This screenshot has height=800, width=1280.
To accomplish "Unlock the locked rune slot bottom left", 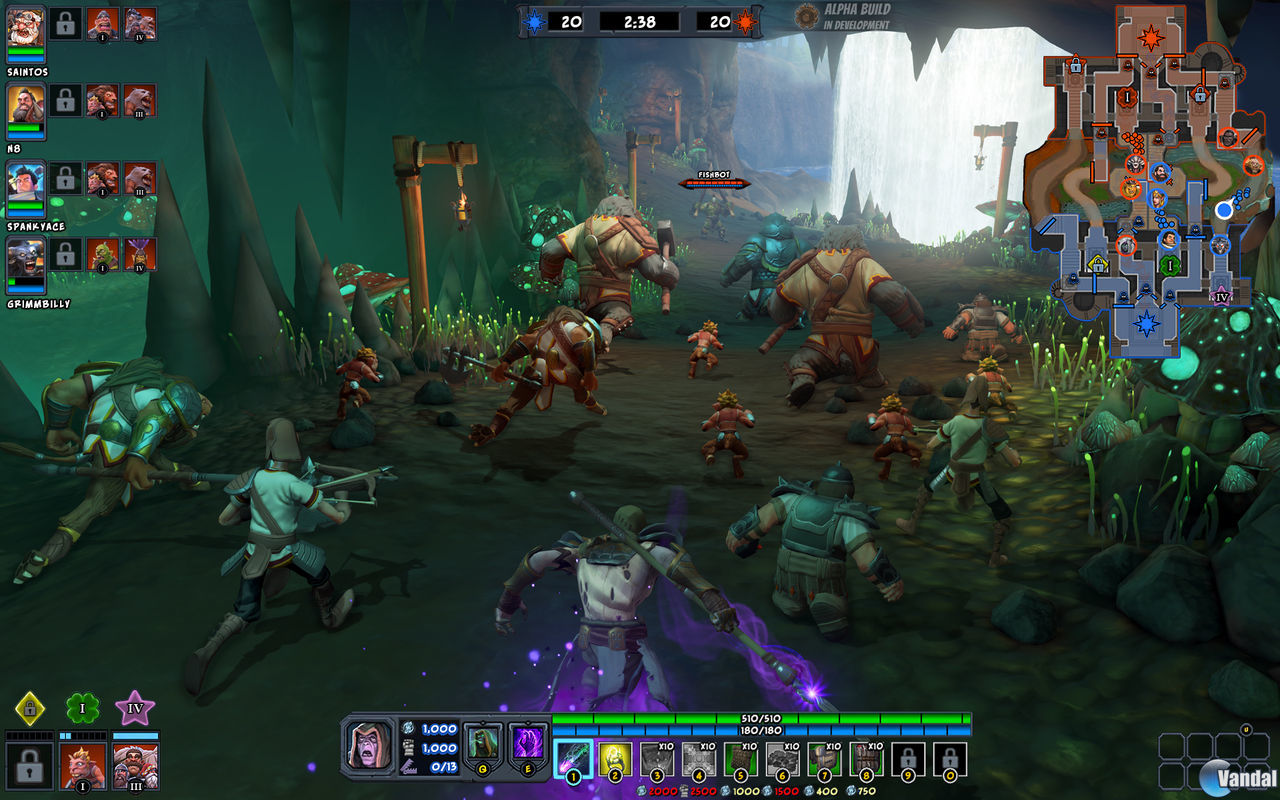I will coord(28,768).
